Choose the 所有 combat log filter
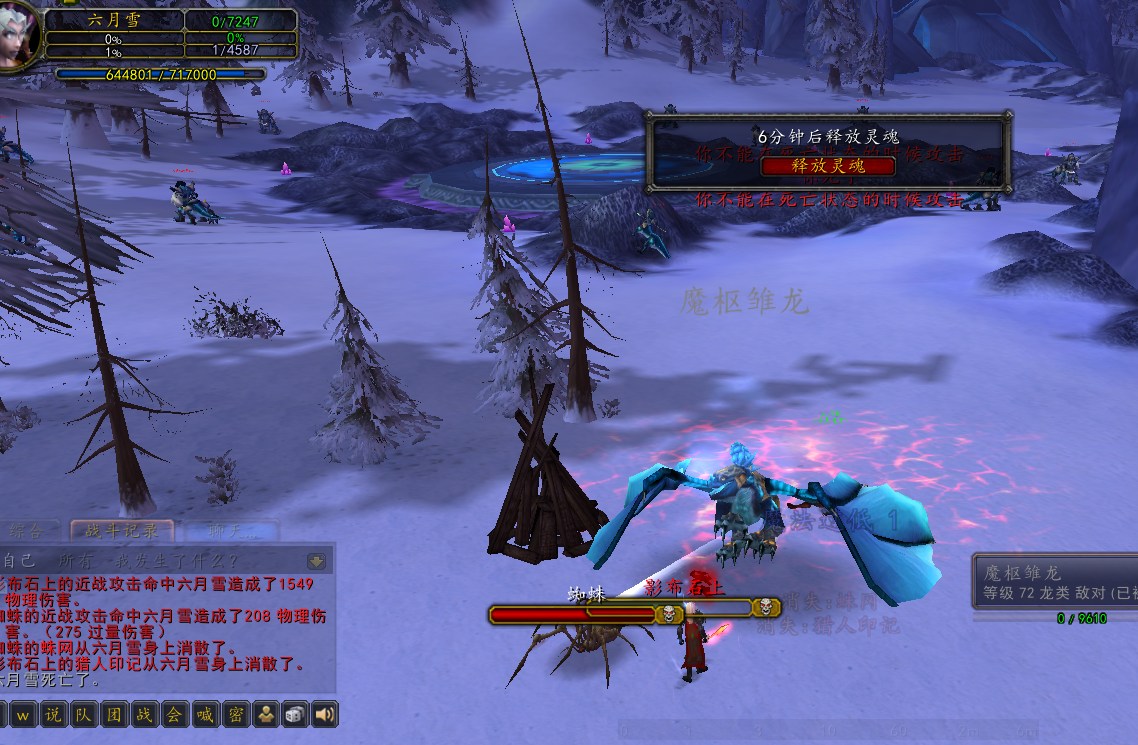The width and height of the screenshot is (1138, 745). tap(74, 561)
